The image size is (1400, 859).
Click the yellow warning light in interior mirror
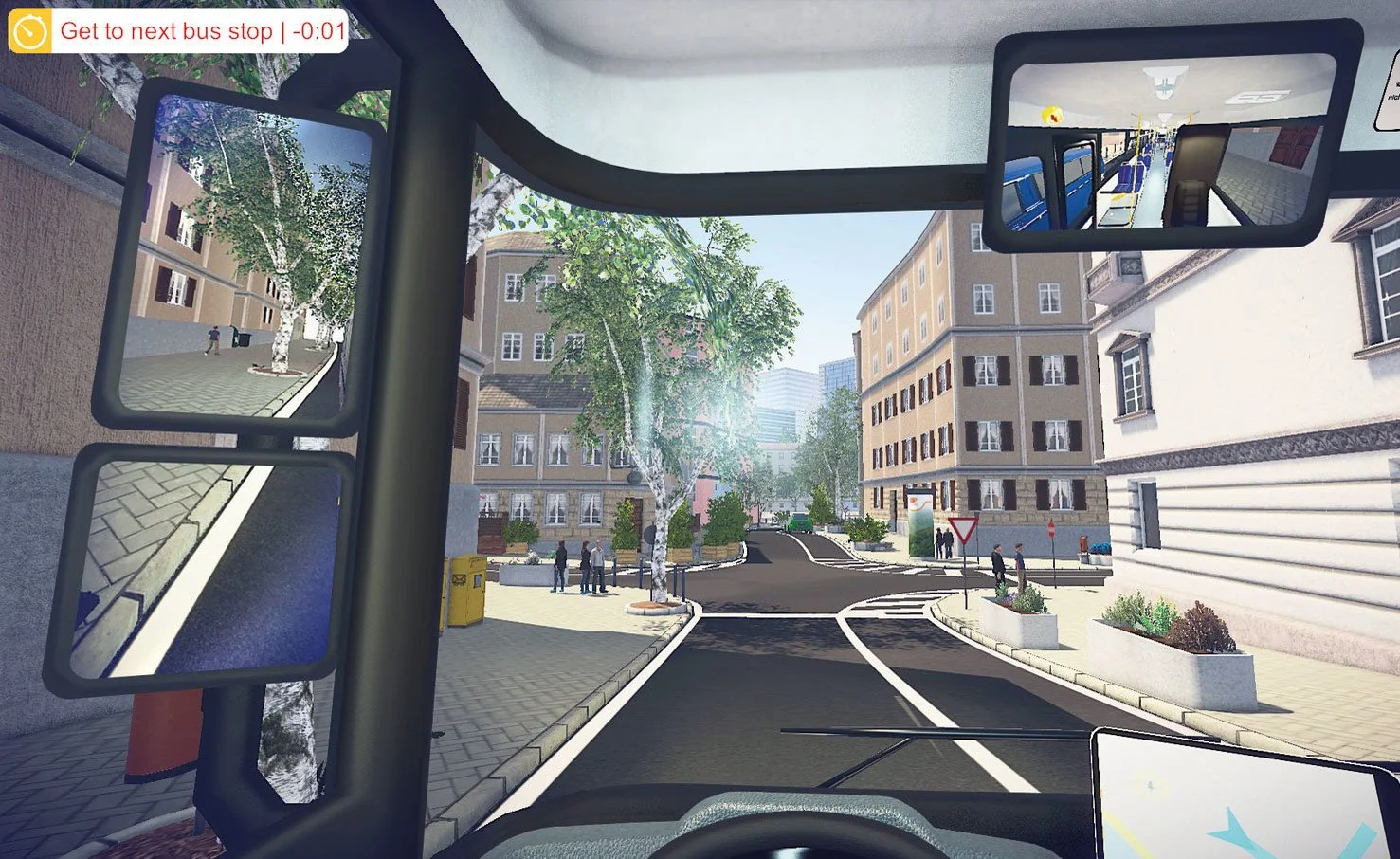pyautogui.click(x=1052, y=114)
